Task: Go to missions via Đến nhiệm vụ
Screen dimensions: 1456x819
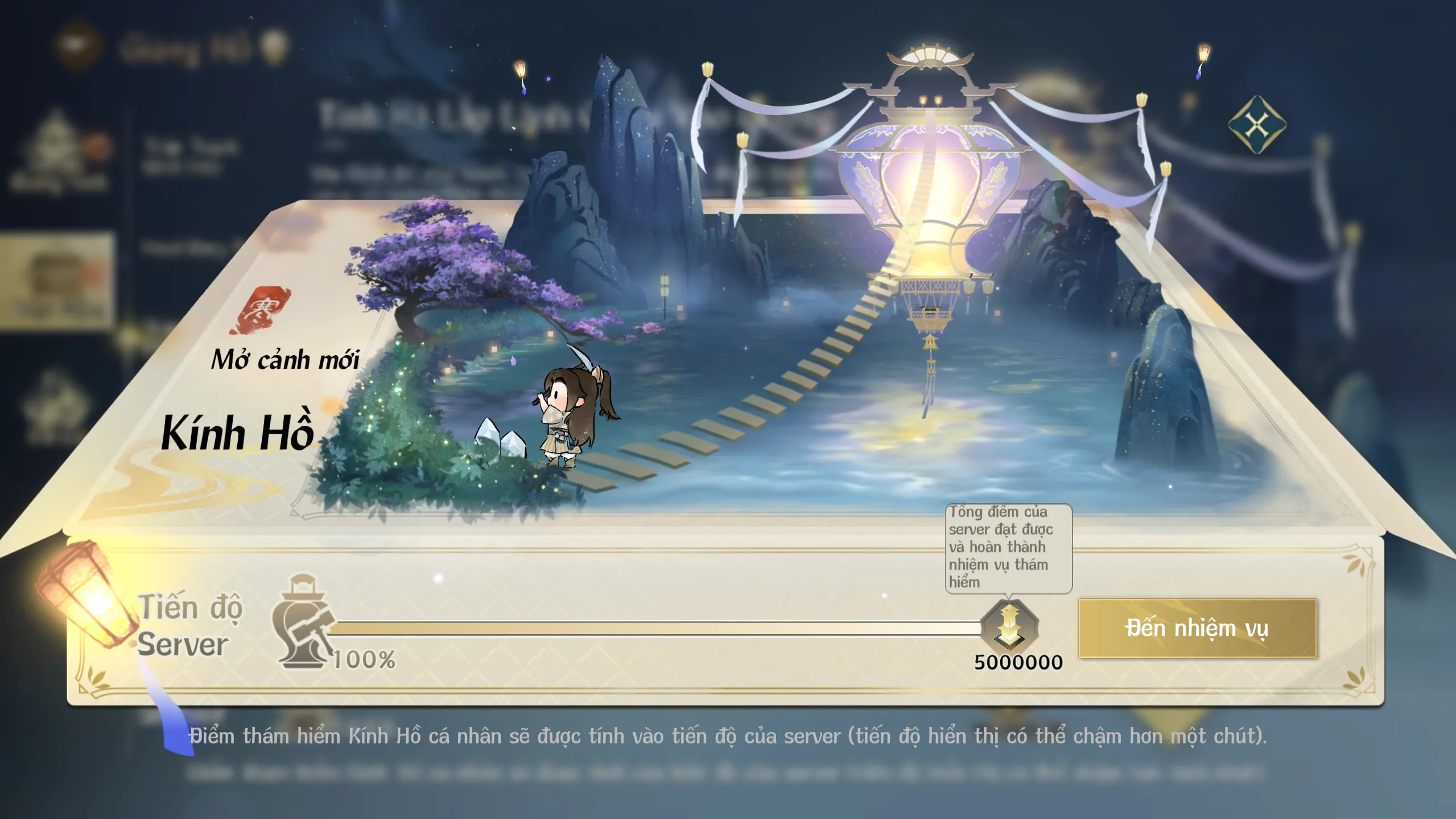Action: click(x=1197, y=628)
